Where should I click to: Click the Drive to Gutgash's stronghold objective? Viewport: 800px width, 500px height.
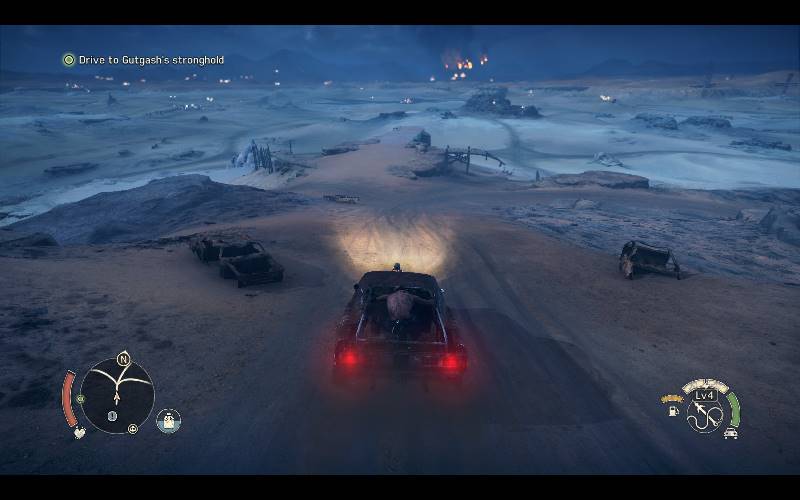(x=150, y=60)
